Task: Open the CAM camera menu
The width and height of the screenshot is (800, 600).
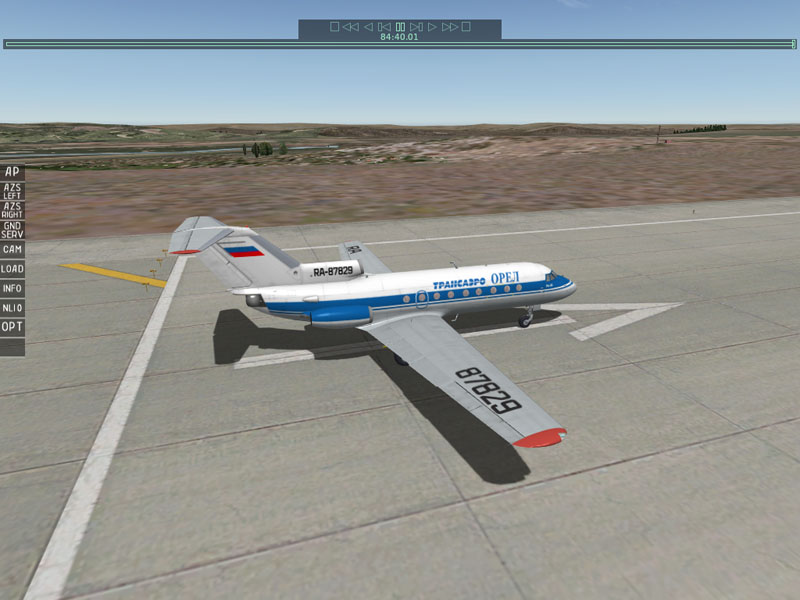Action: (x=12, y=249)
